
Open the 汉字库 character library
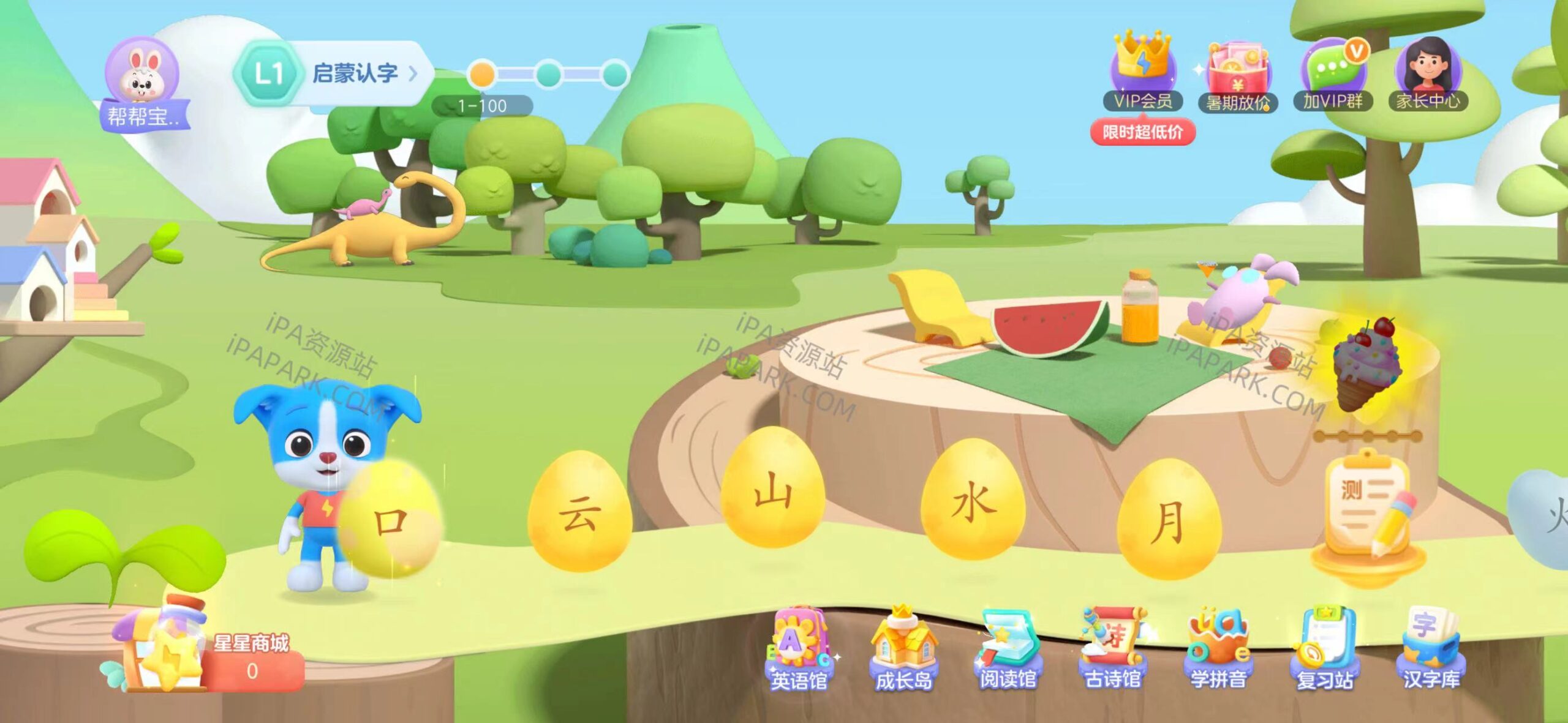[x=1431, y=650]
